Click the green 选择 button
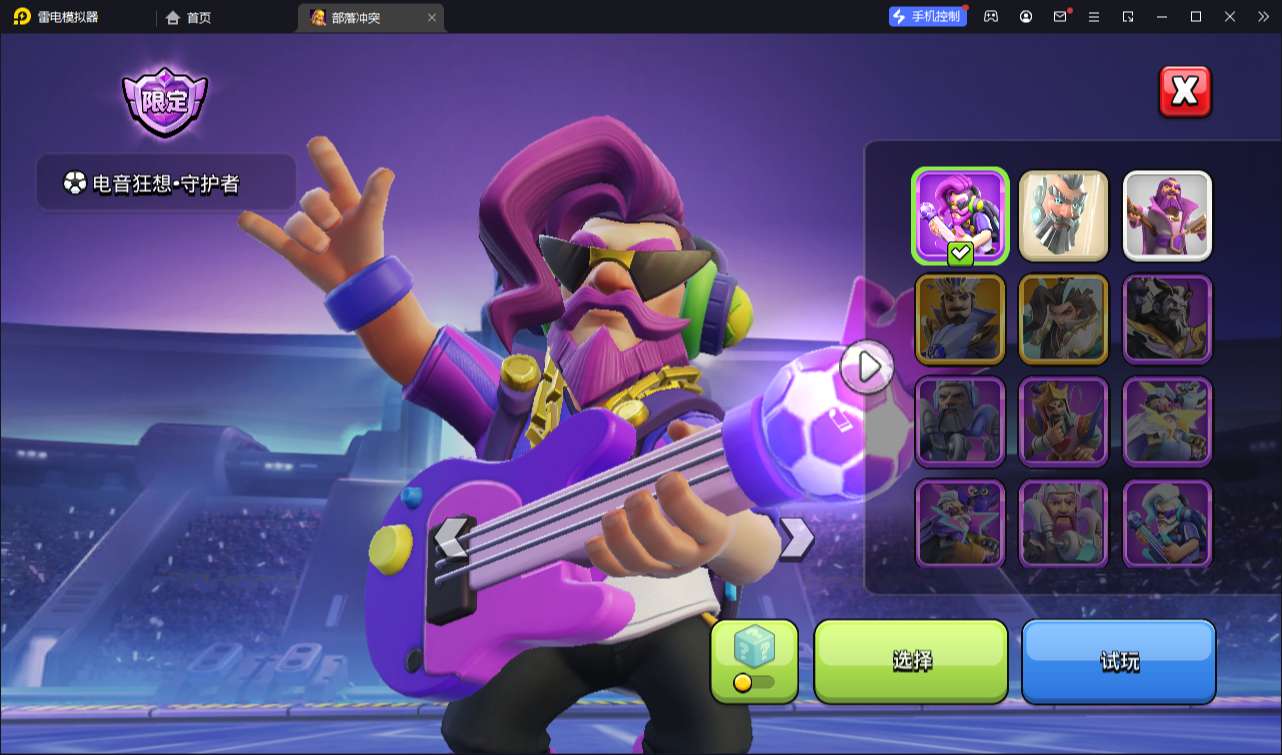This screenshot has width=1282, height=755. 911,660
